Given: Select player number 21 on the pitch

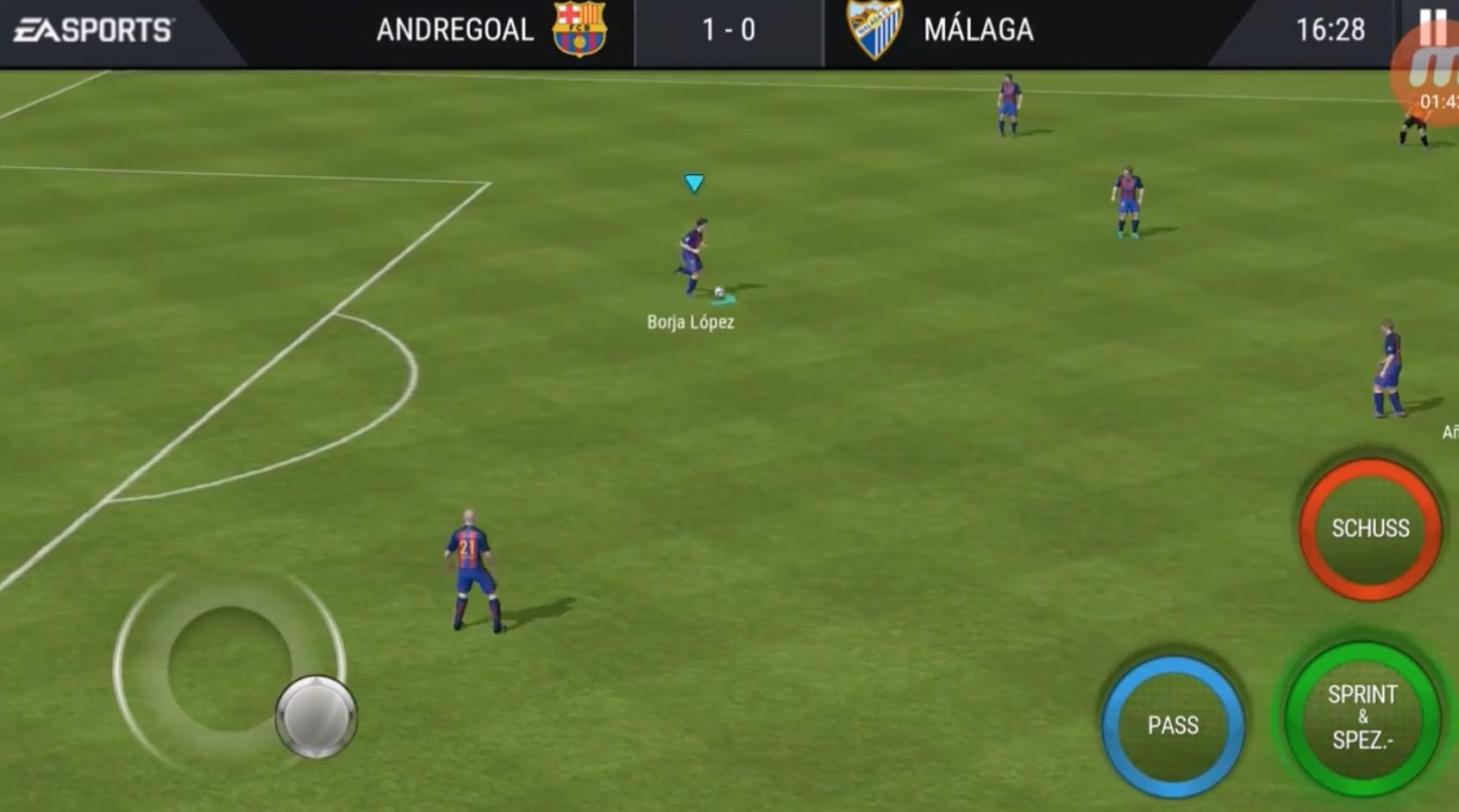Looking at the screenshot, I should point(470,560).
